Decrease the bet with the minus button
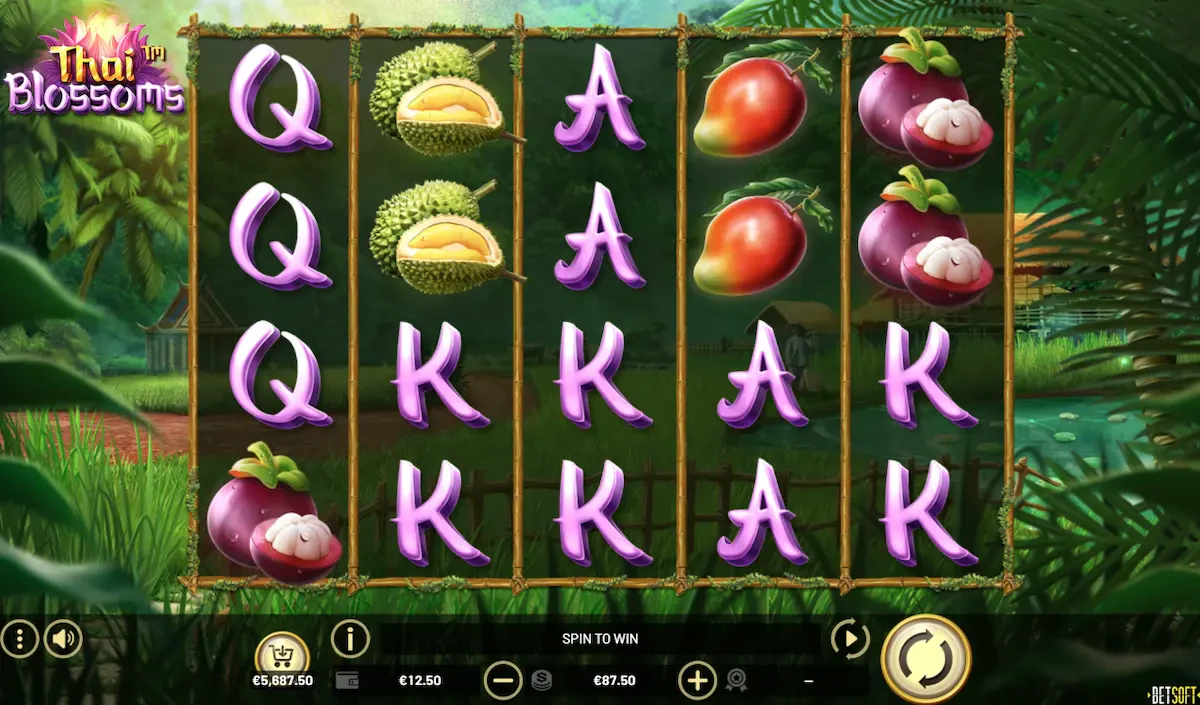 click(503, 681)
